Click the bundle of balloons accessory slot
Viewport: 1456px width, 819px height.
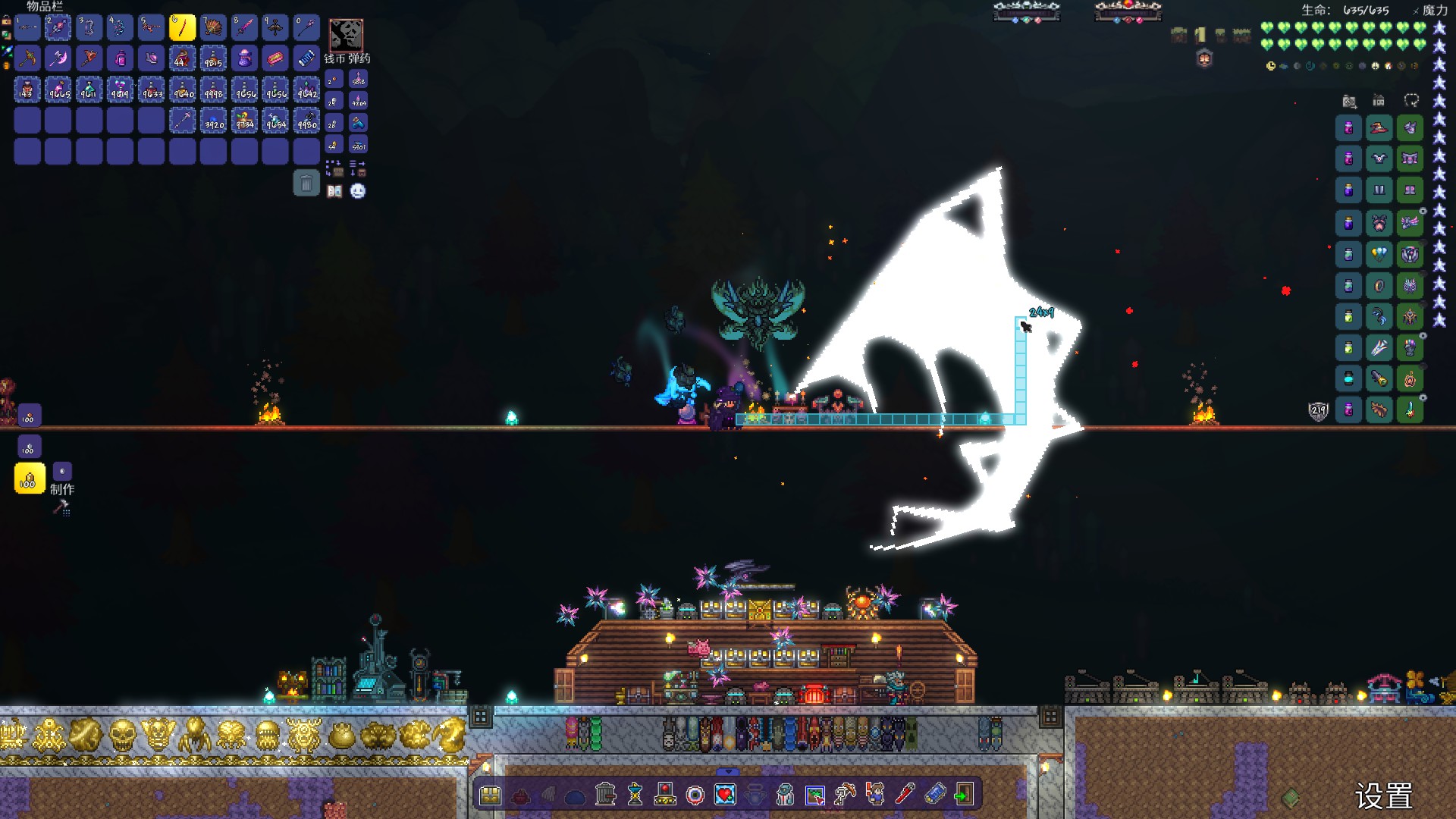1379,254
